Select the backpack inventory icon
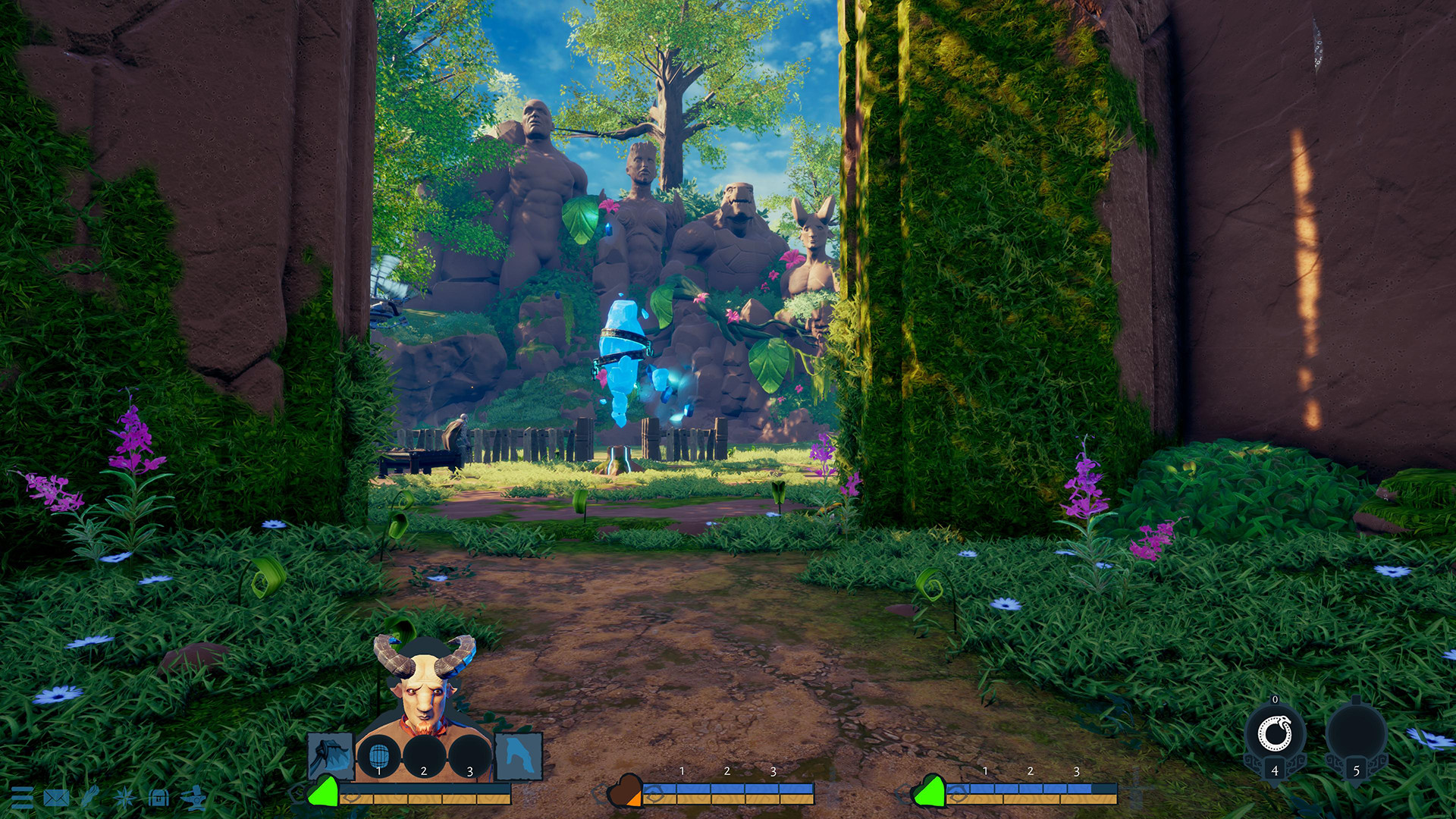The width and height of the screenshot is (1456, 819). (158, 799)
